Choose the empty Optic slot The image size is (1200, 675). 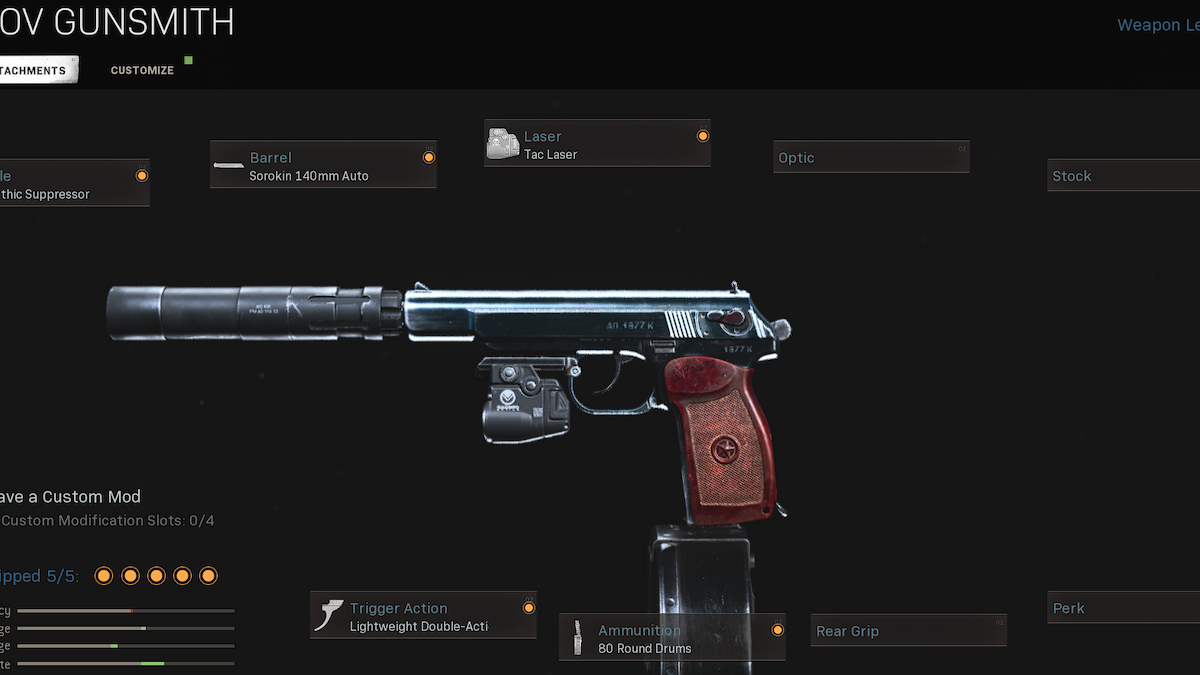coord(870,157)
